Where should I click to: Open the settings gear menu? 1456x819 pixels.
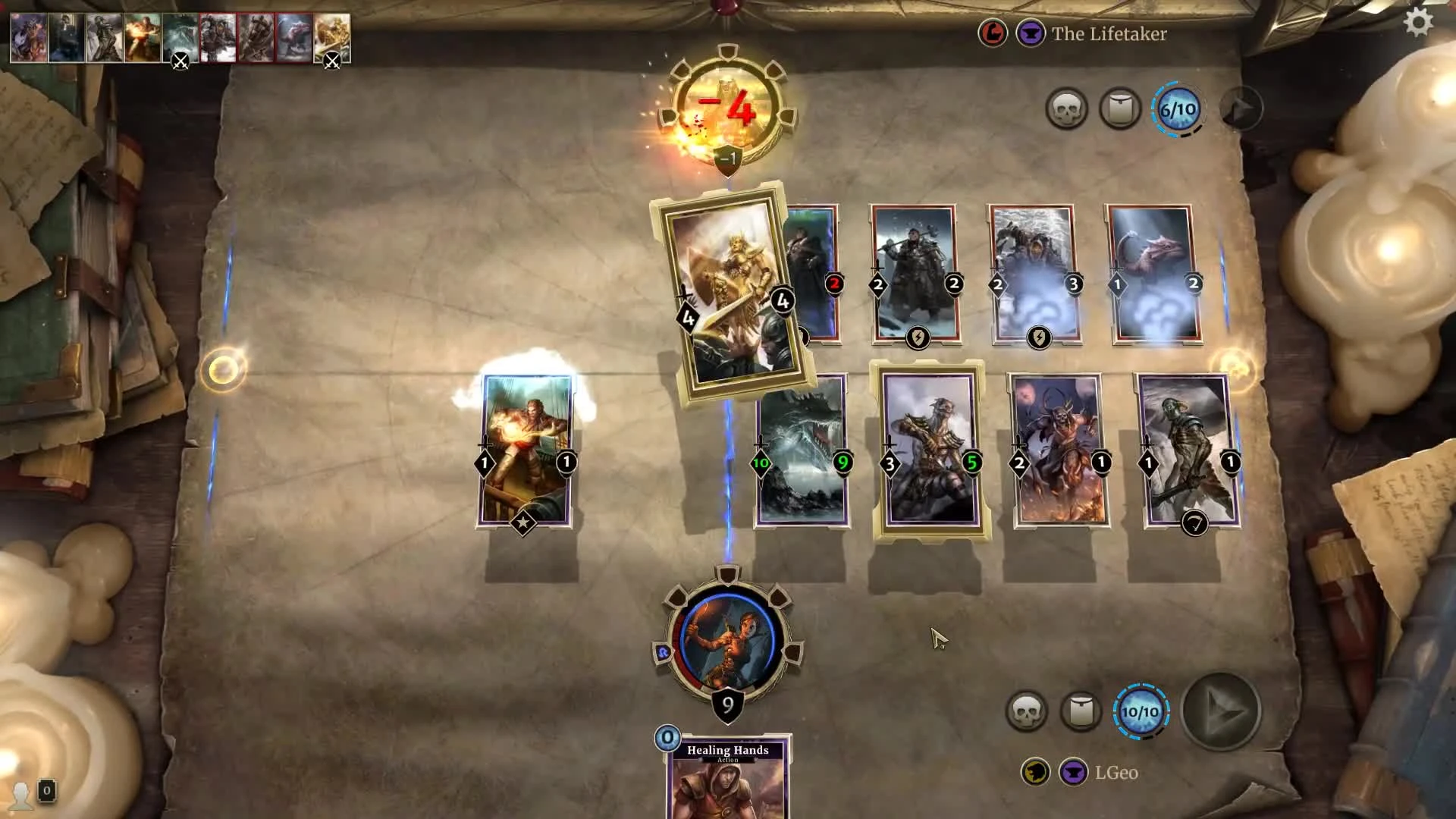click(x=1417, y=24)
